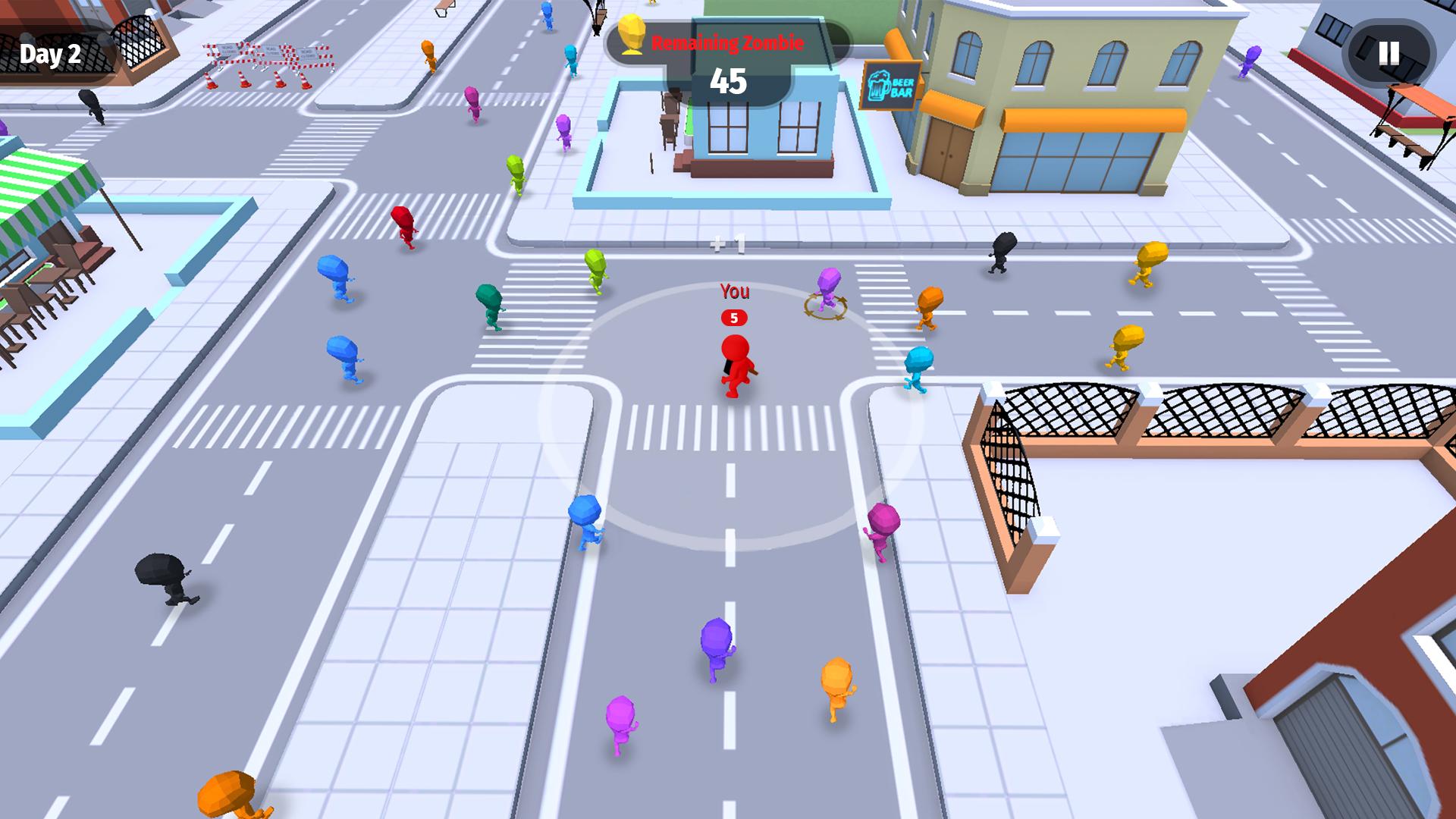This screenshot has height=819, width=1456.
Task: Tap the red 5 counter badge under You
Action: coord(733,318)
